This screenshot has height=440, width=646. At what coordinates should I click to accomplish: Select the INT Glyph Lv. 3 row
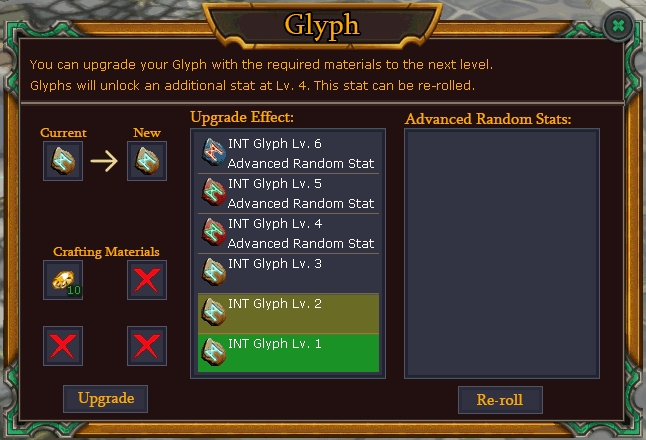point(288,272)
